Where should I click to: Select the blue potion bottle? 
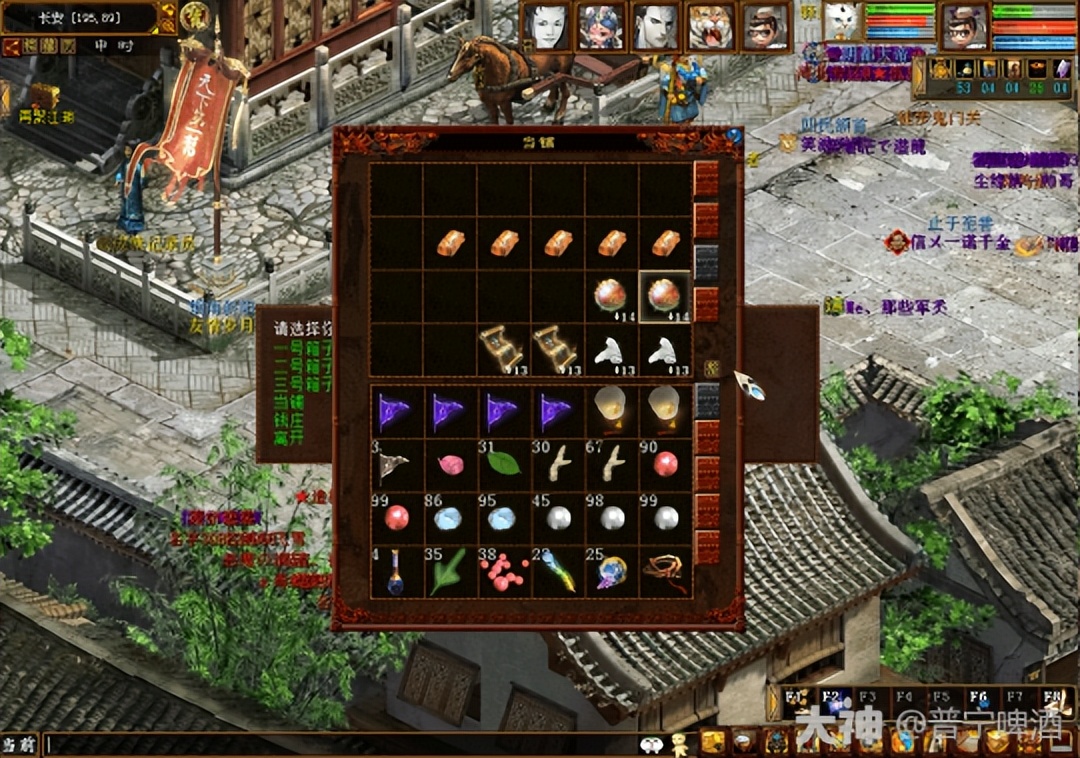point(395,573)
